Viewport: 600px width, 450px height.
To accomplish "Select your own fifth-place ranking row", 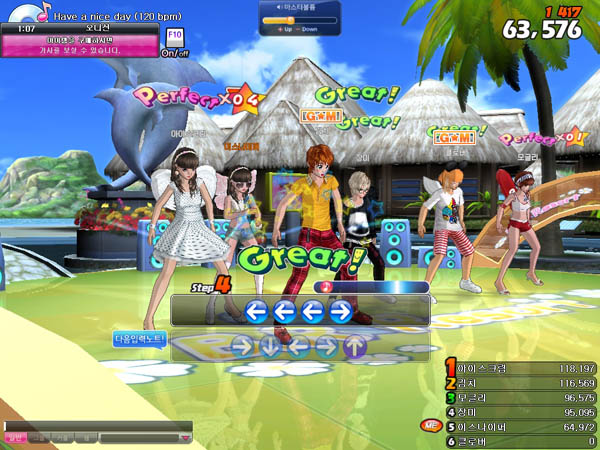I will pyautogui.click(x=520, y=426).
